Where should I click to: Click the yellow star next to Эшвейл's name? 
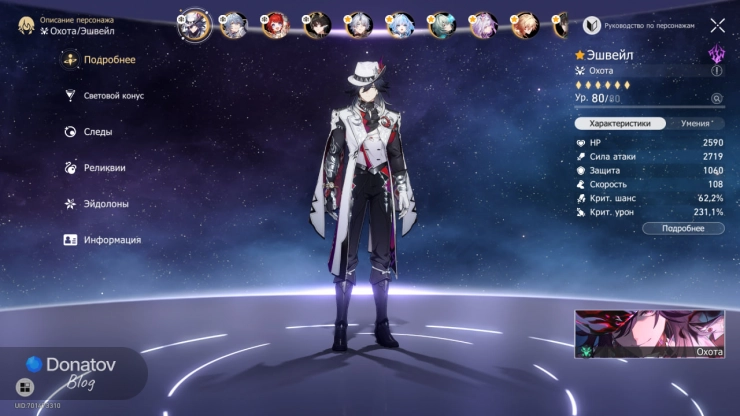click(580, 54)
